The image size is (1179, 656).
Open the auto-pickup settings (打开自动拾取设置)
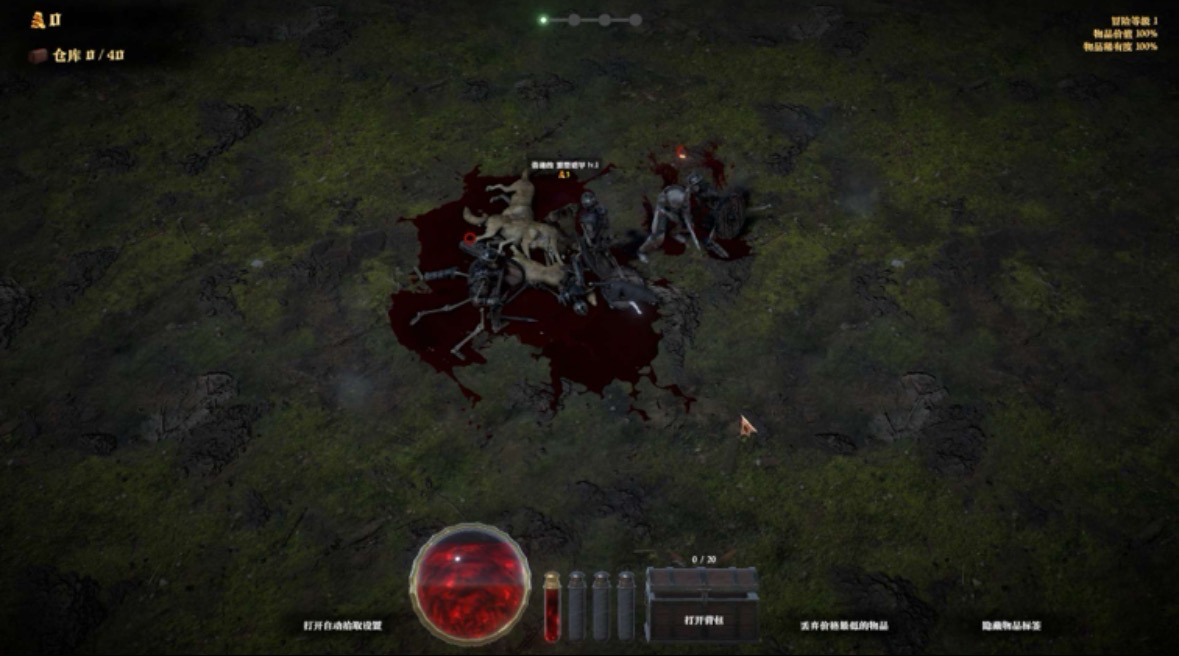343,625
